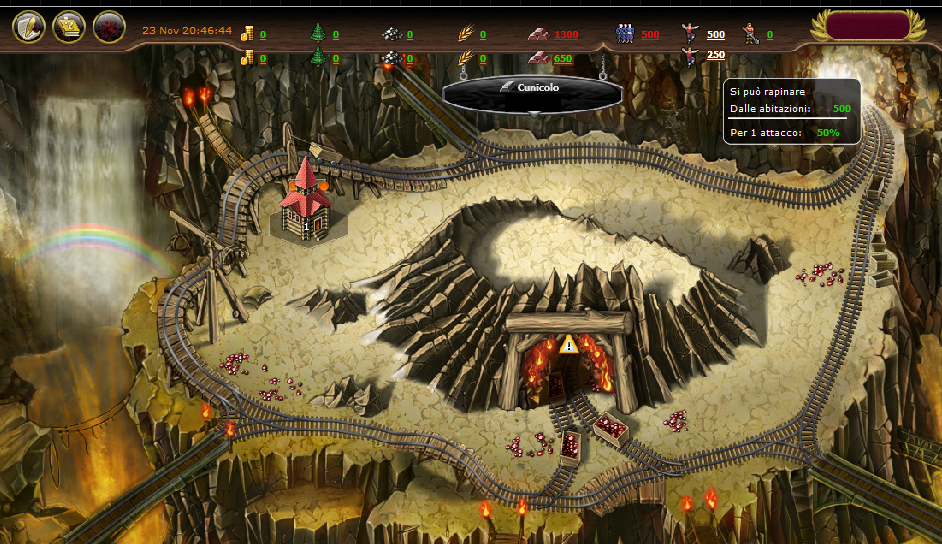Click the iron amount link showing 650
This screenshot has width=942, height=544.
(x=563, y=59)
